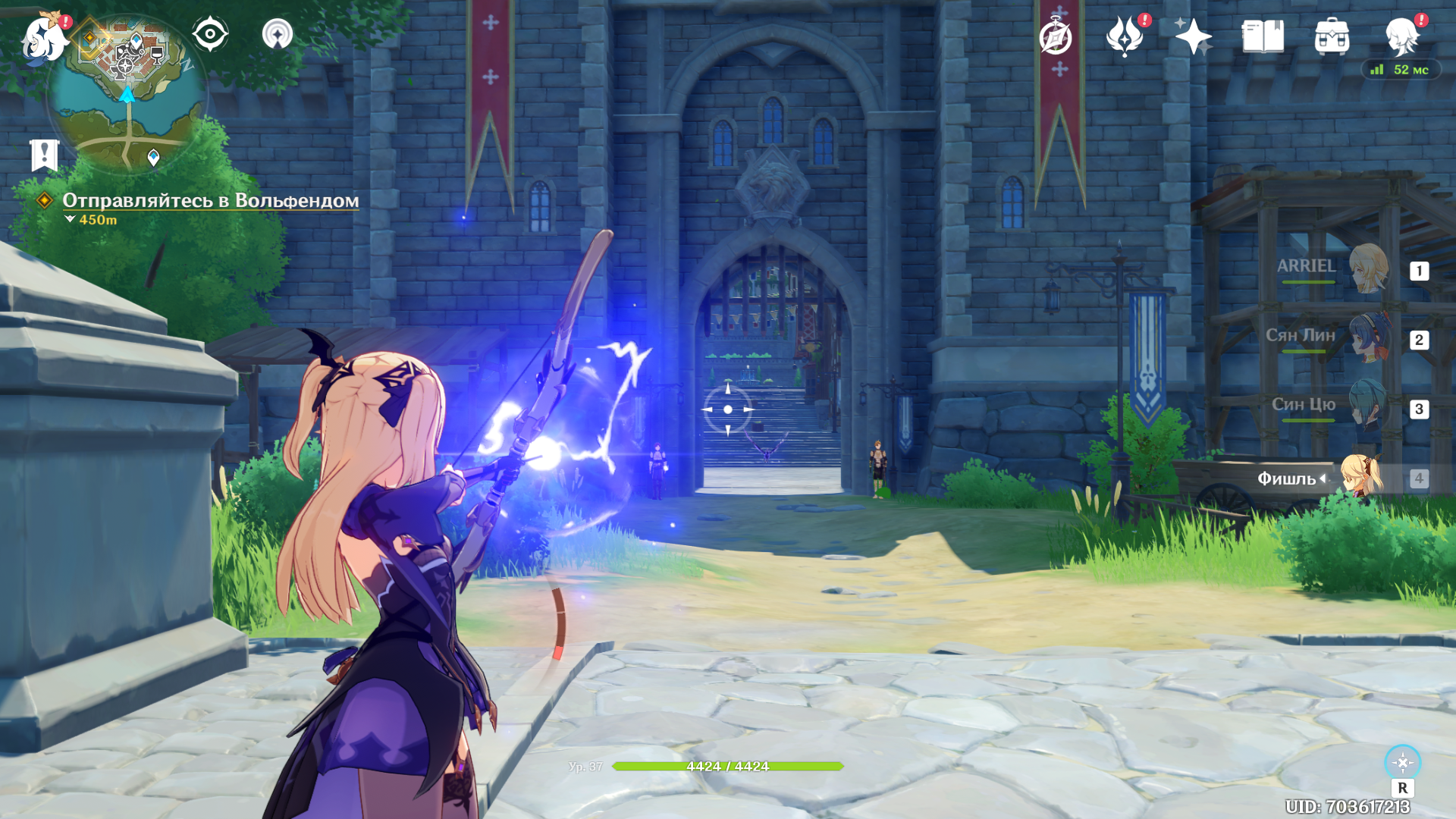Activate the aiming mode toggle icon
The width and height of the screenshot is (1456, 819).
pyautogui.click(x=1402, y=763)
